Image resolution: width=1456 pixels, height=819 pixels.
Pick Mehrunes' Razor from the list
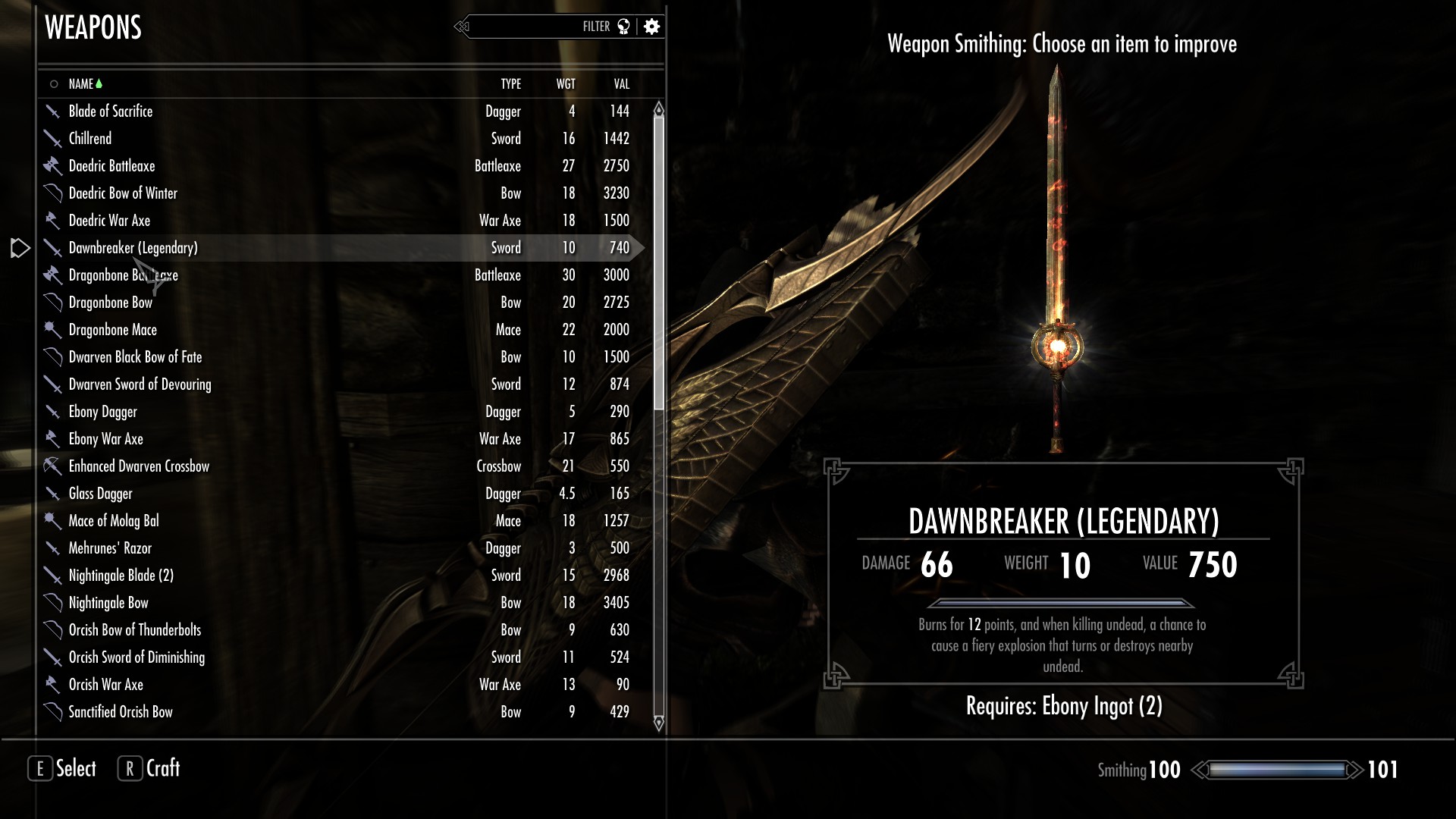point(110,548)
